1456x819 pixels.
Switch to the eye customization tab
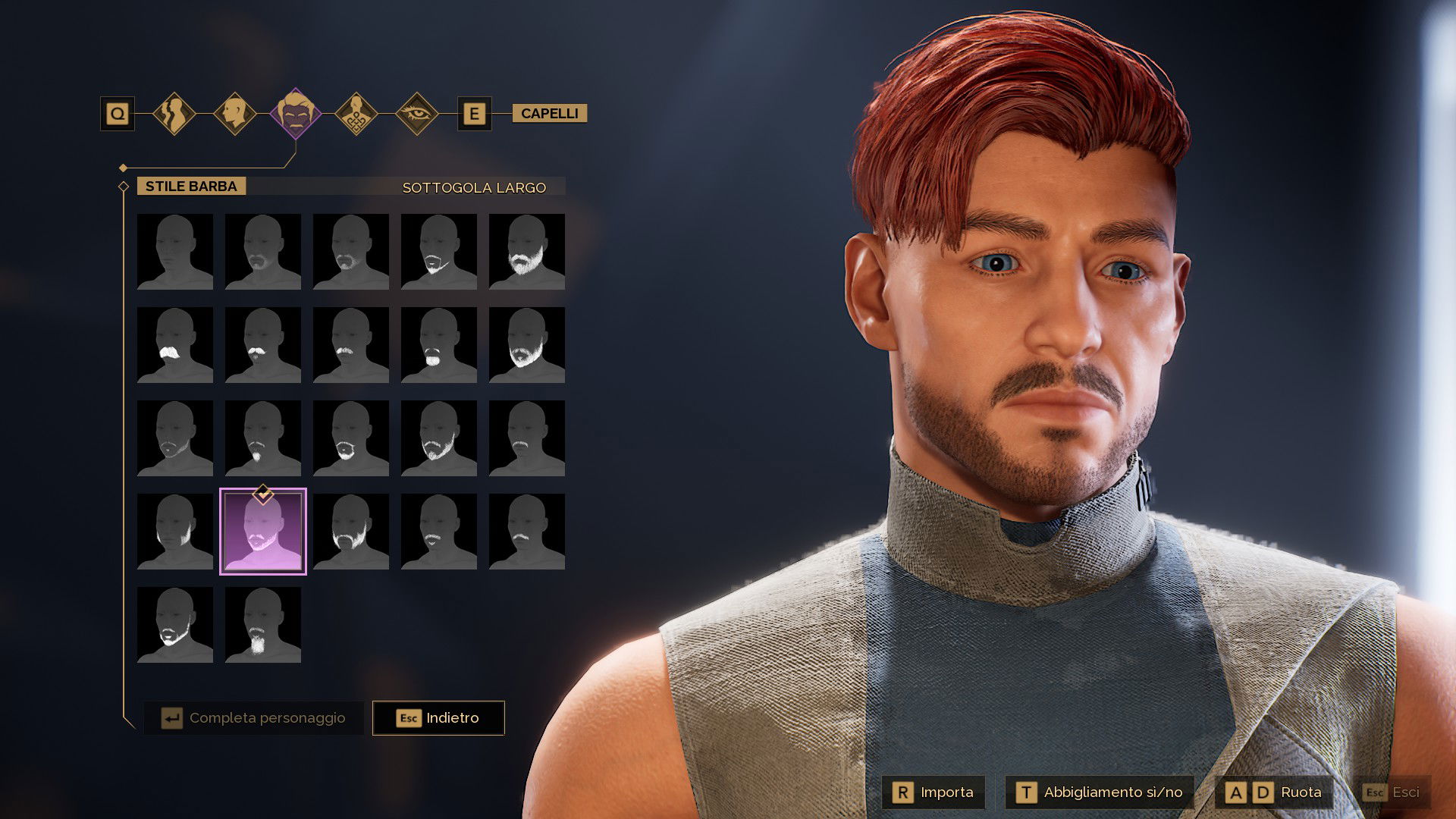[417, 114]
